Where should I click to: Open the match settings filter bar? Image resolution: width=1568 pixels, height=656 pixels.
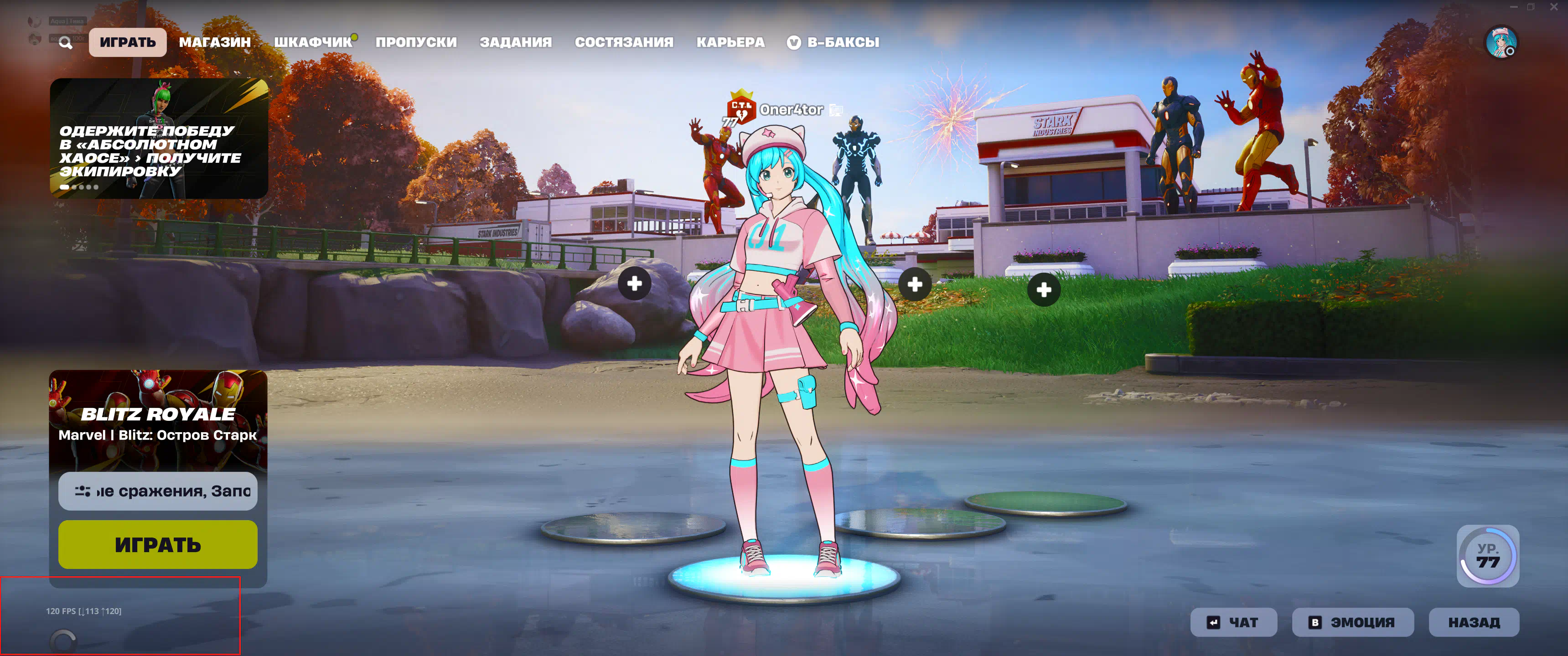(158, 491)
